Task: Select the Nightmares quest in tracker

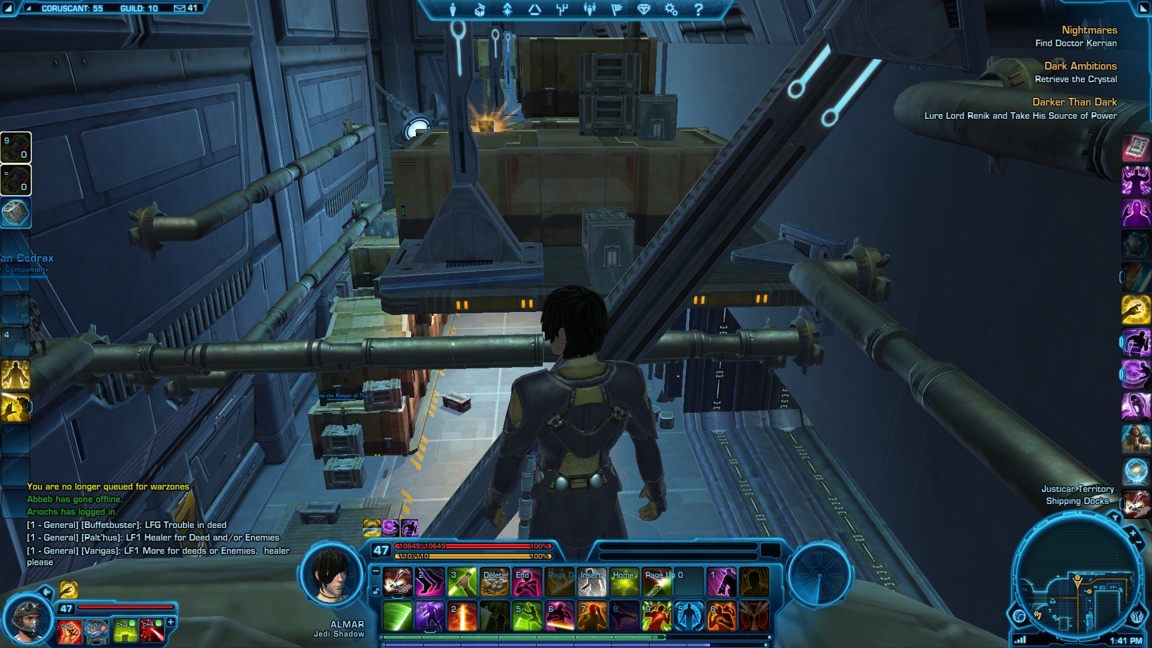Action: coord(1088,31)
